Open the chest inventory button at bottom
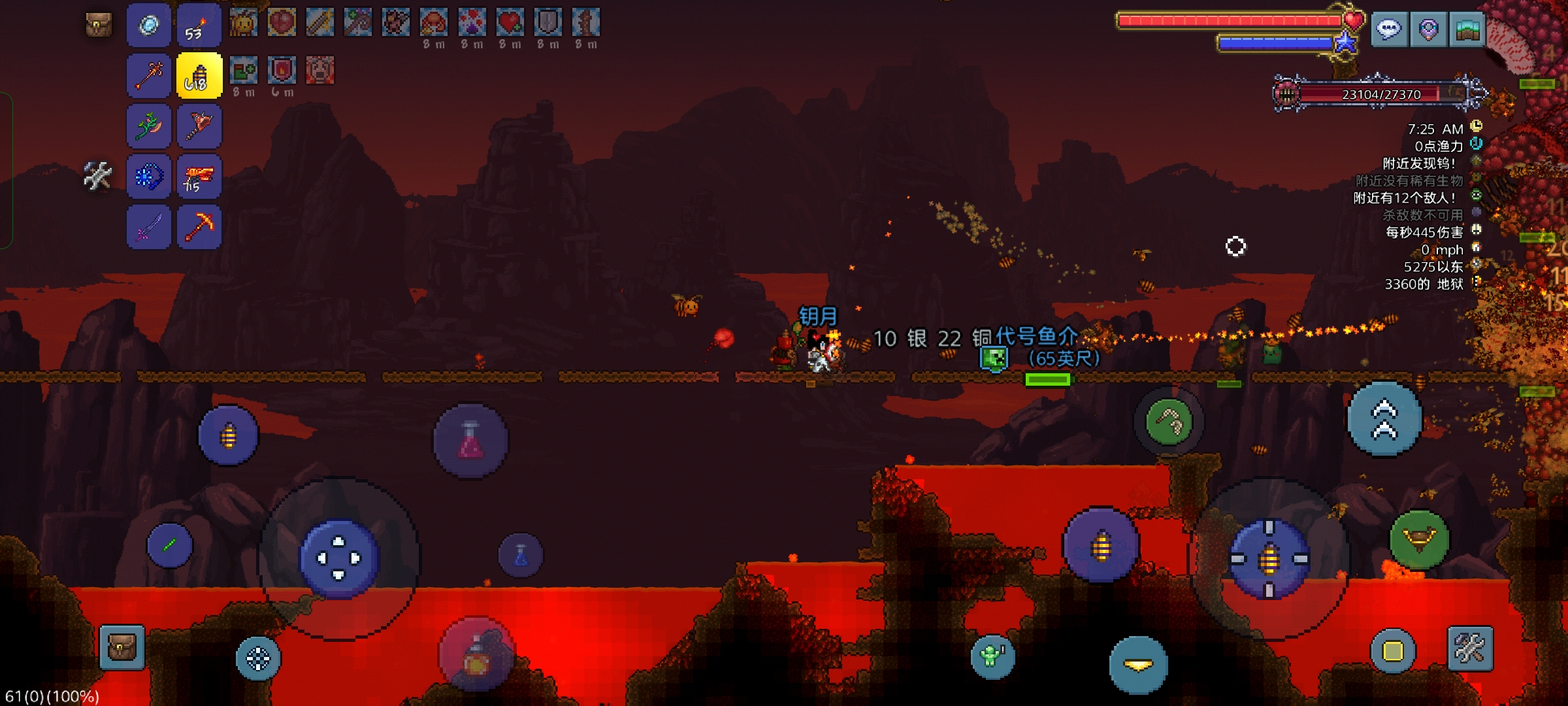This screenshot has height=706, width=1568. coord(122,648)
